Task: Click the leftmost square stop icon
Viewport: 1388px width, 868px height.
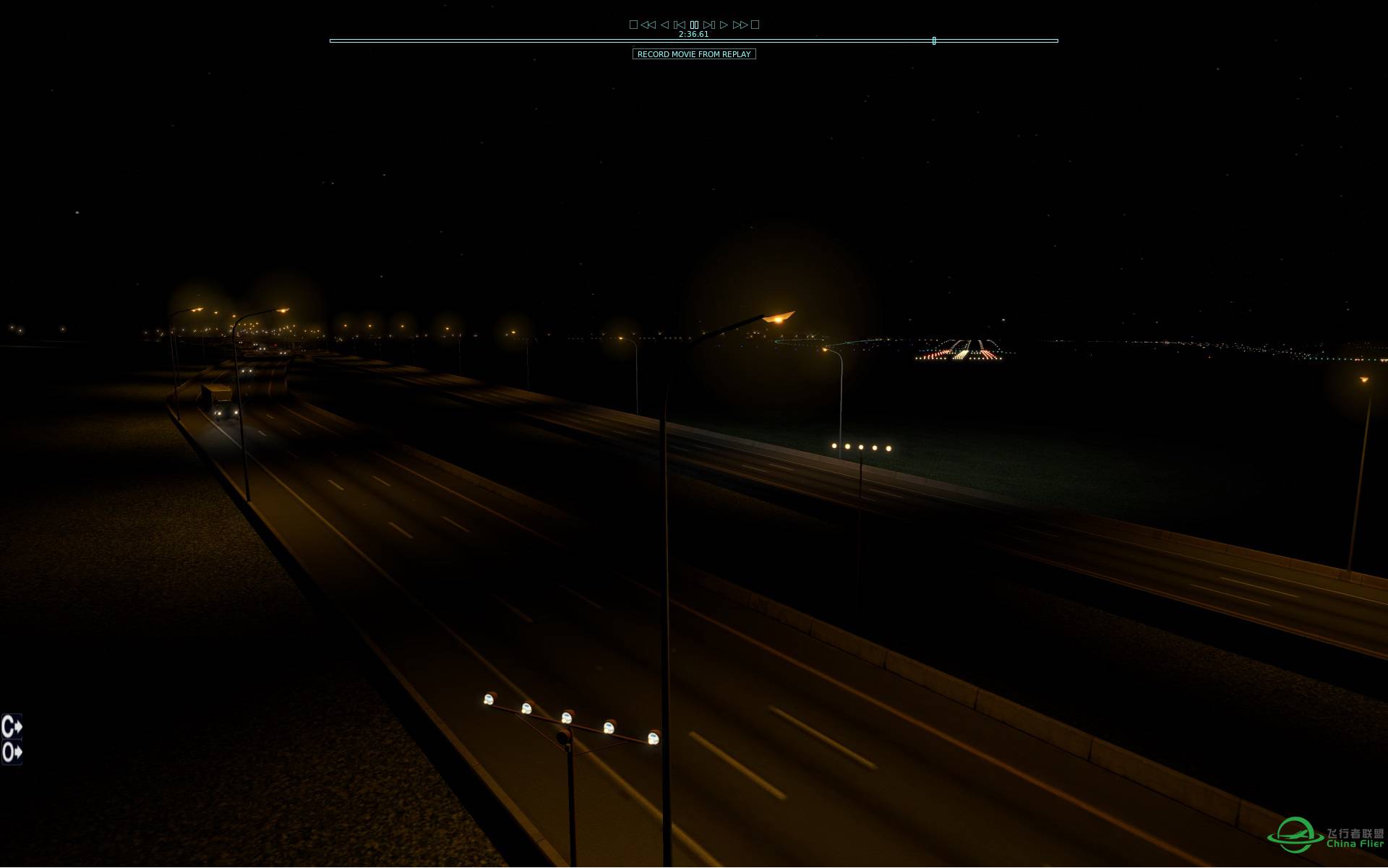Action: tap(633, 24)
